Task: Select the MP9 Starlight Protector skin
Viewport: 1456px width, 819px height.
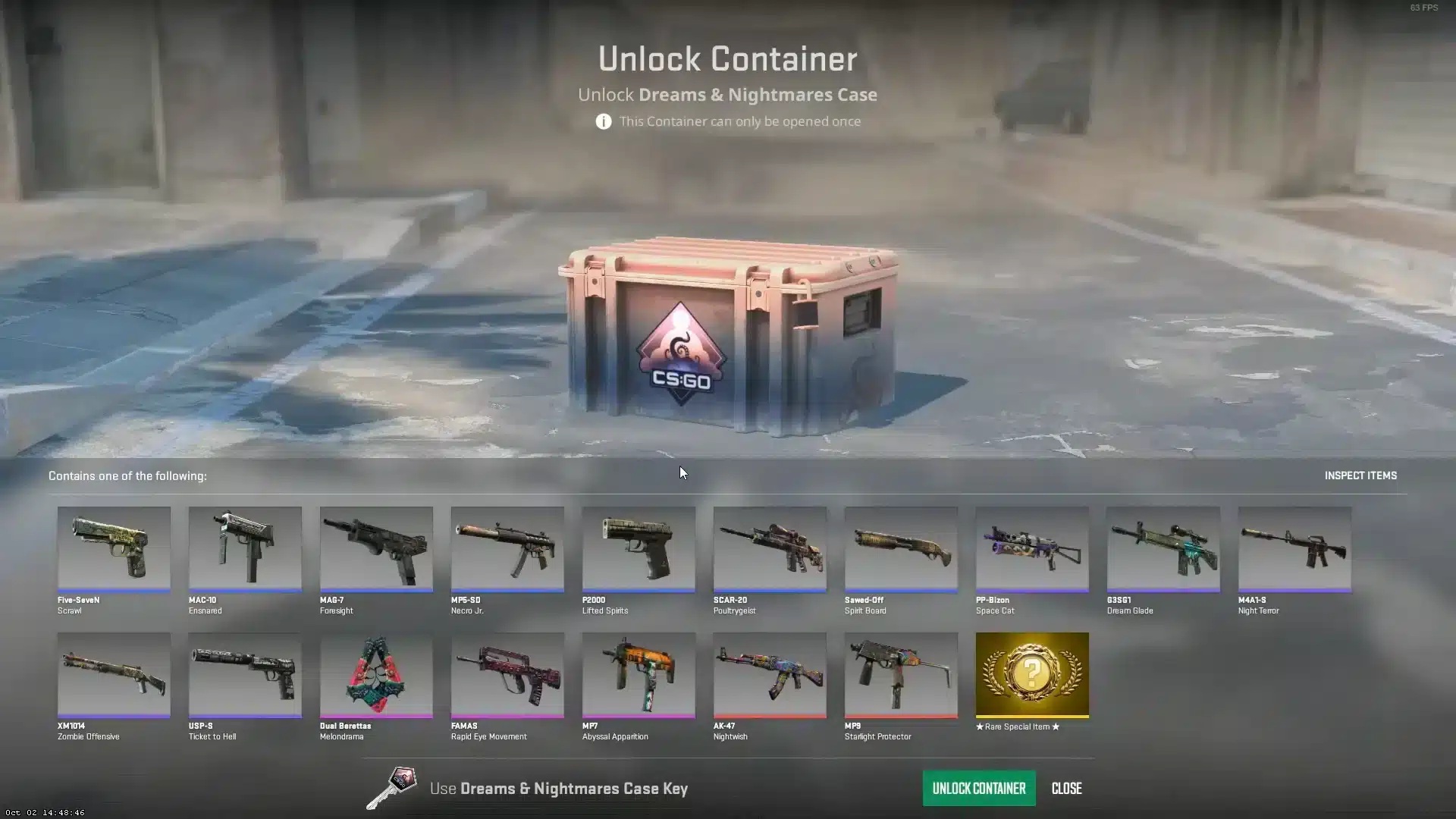Action: point(900,675)
